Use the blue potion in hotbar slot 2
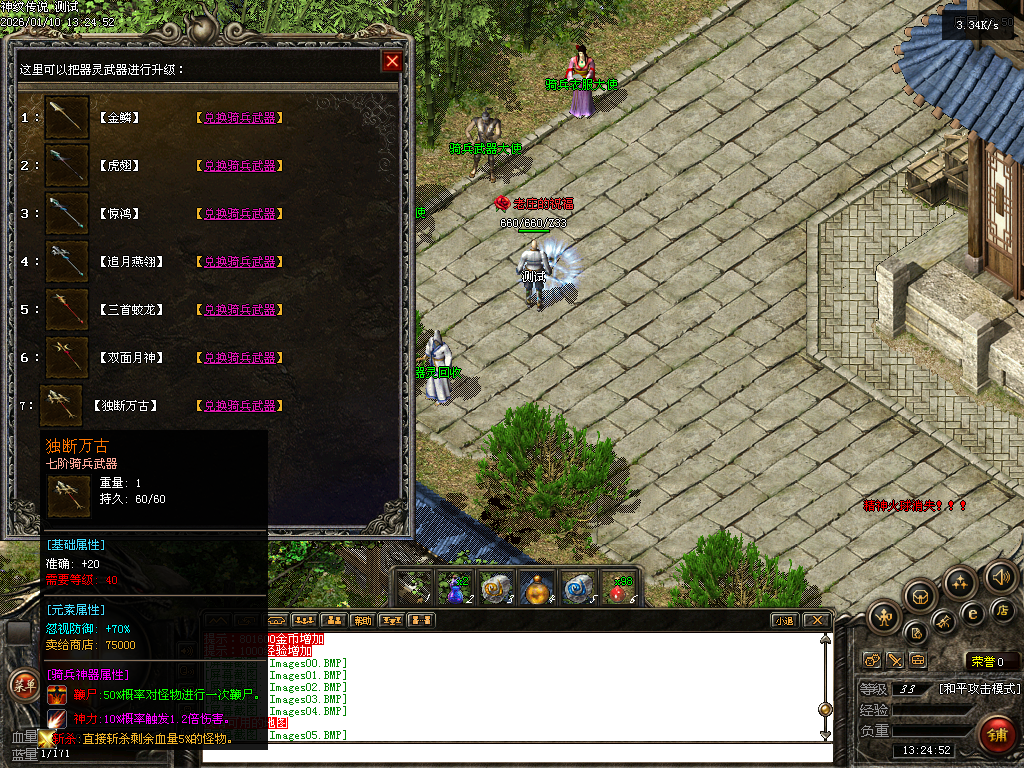 coord(455,589)
